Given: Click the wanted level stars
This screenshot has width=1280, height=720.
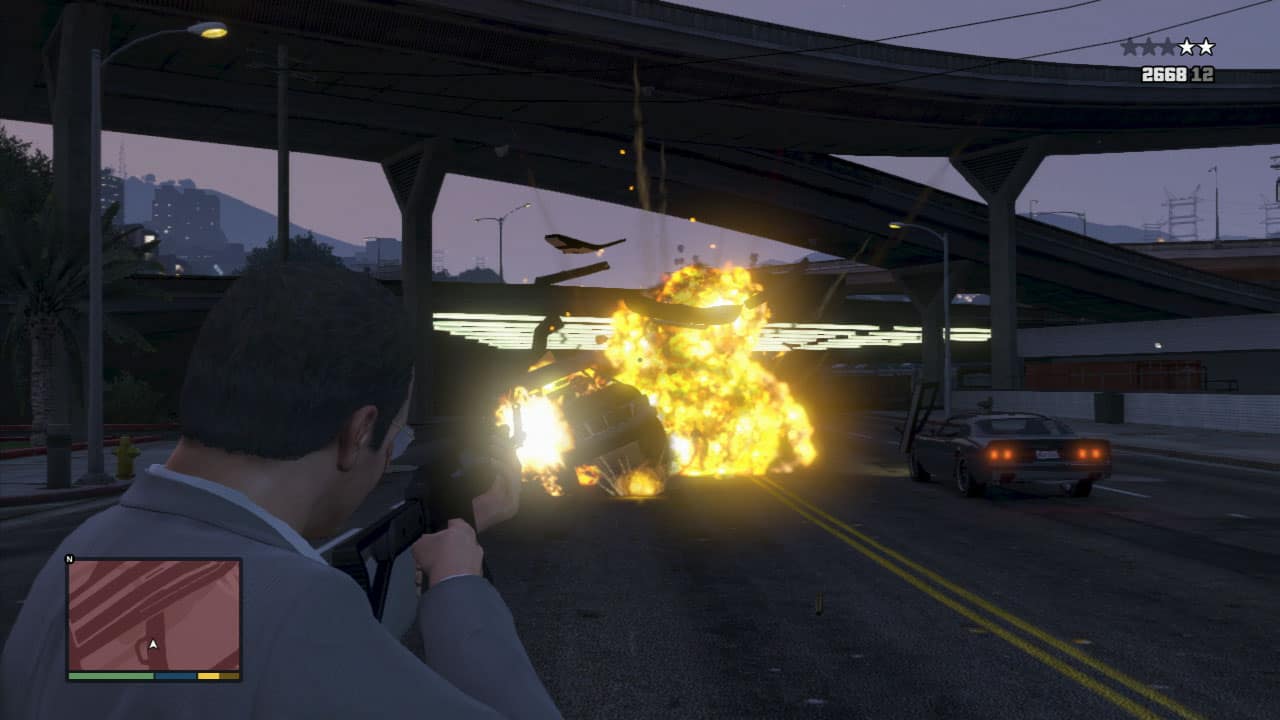Looking at the screenshot, I should (x=1167, y=47).
